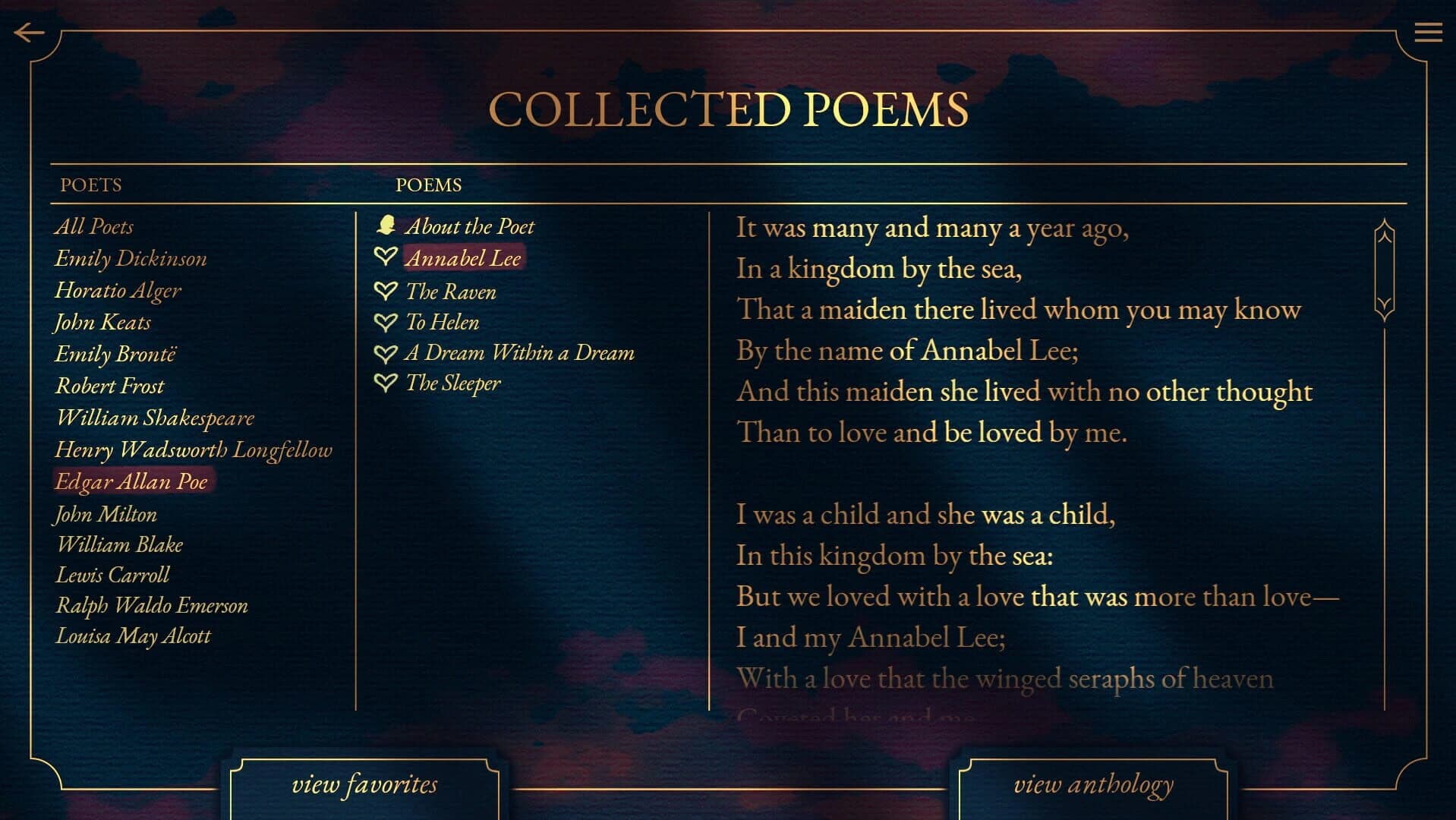Image resolution: width=1456 pixels, height=820 pixels.
Task: Select All Poets in the poets list
Action: [94, 225]
